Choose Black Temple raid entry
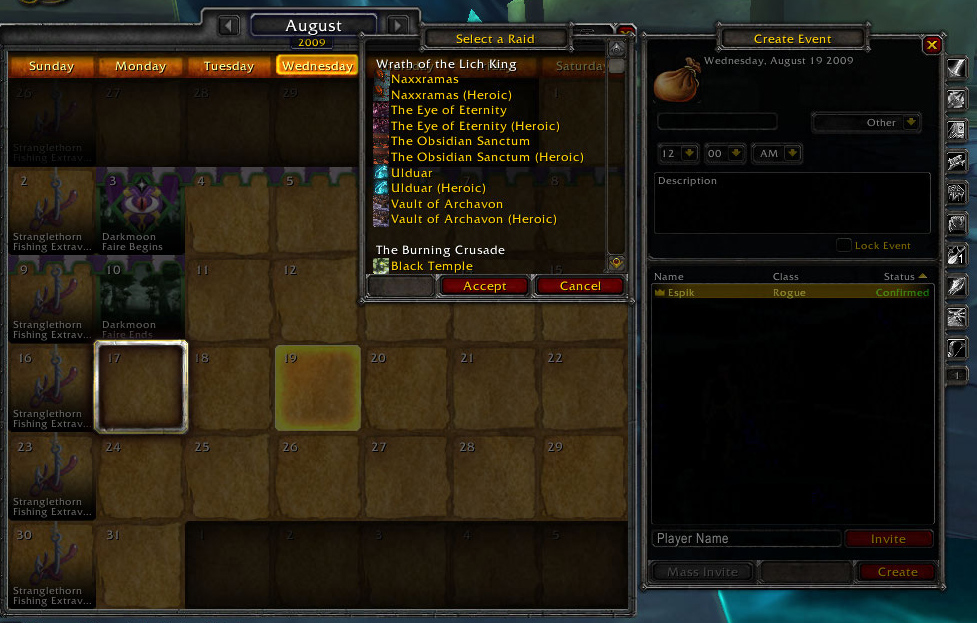 coord(431,266)
